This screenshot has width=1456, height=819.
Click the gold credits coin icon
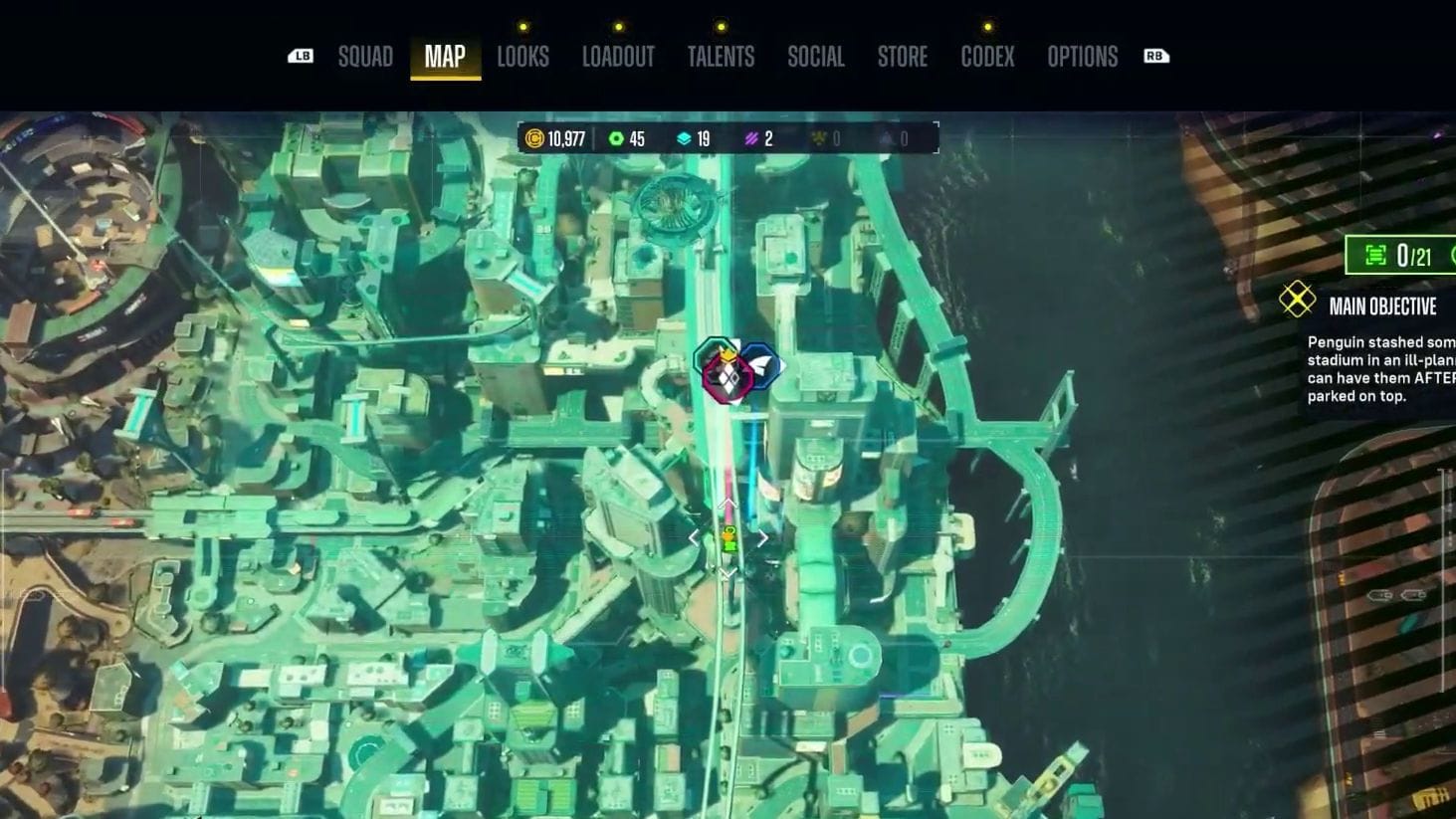coord(535,139)
